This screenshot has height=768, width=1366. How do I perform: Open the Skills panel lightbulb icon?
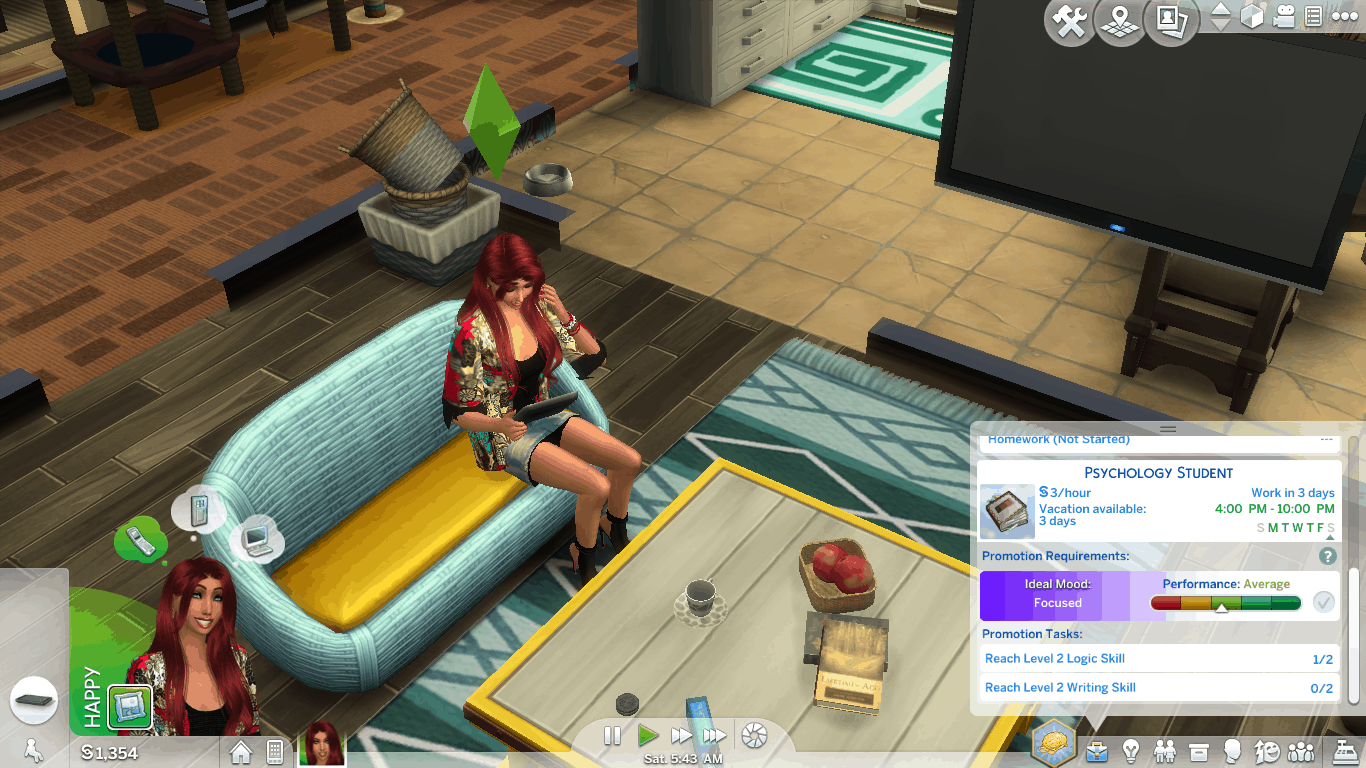coord(1131,750)
